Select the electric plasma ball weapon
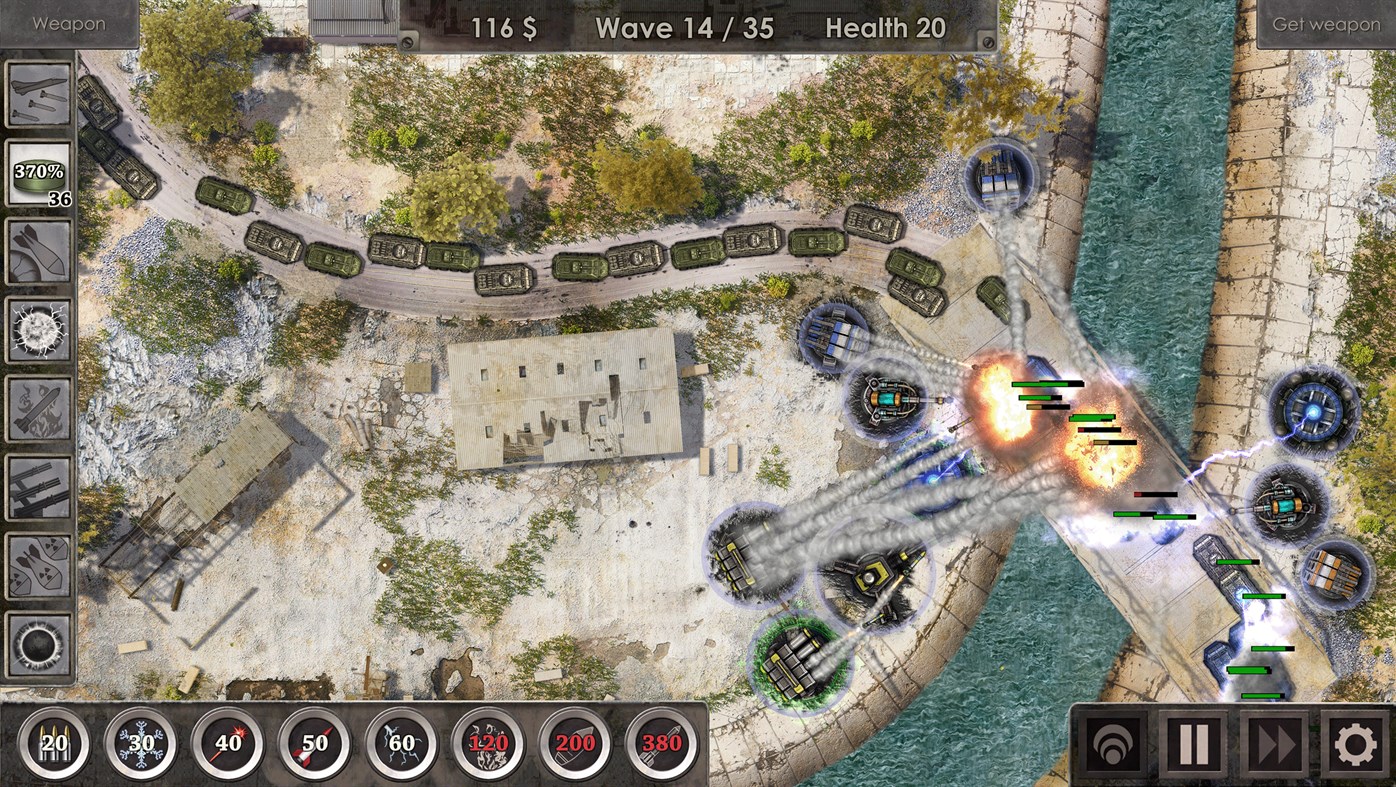The width and height of the screenshot is (1396, 787). coord(37,328)
